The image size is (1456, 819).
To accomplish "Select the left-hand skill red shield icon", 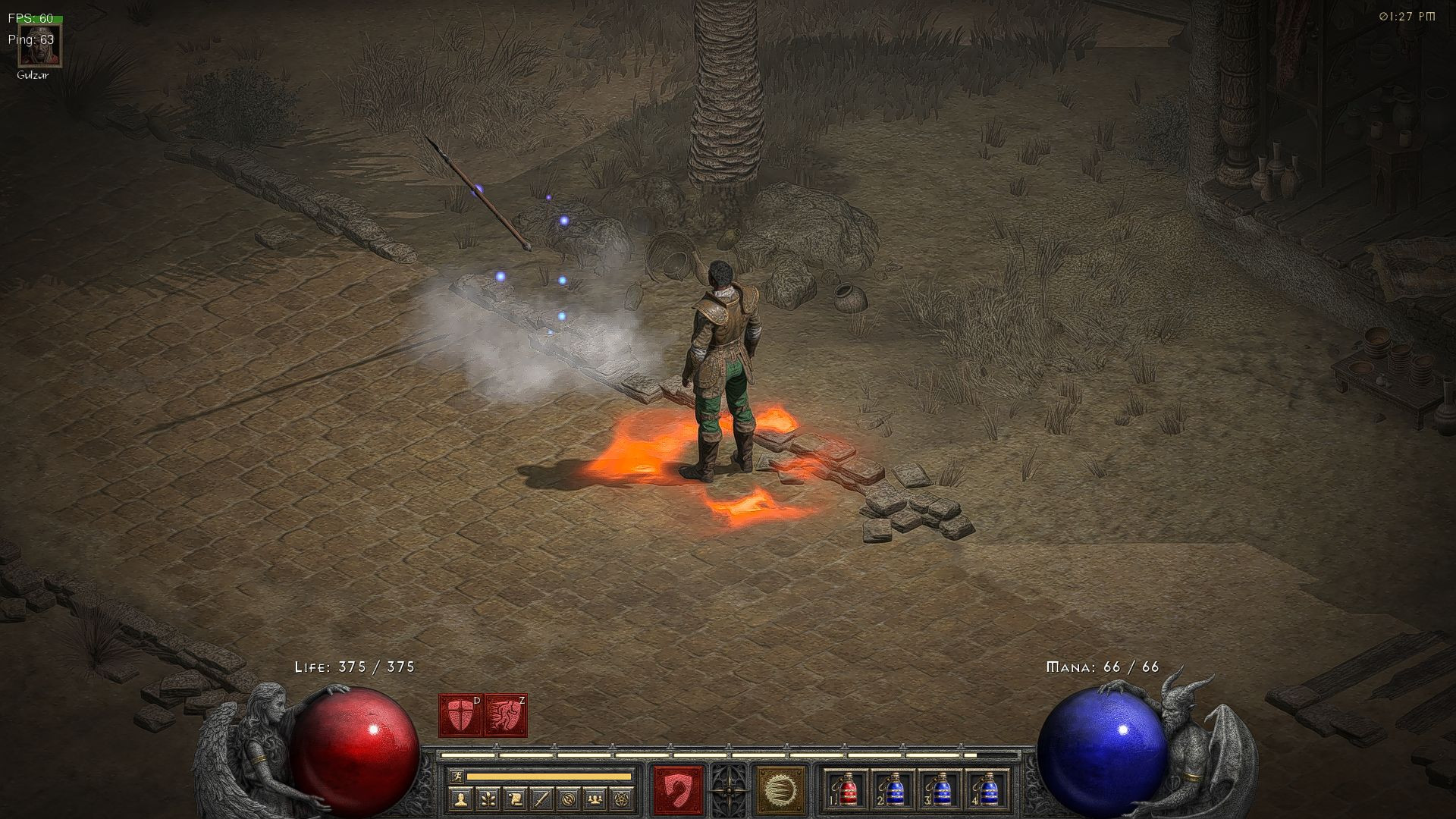I will [677, 790].
